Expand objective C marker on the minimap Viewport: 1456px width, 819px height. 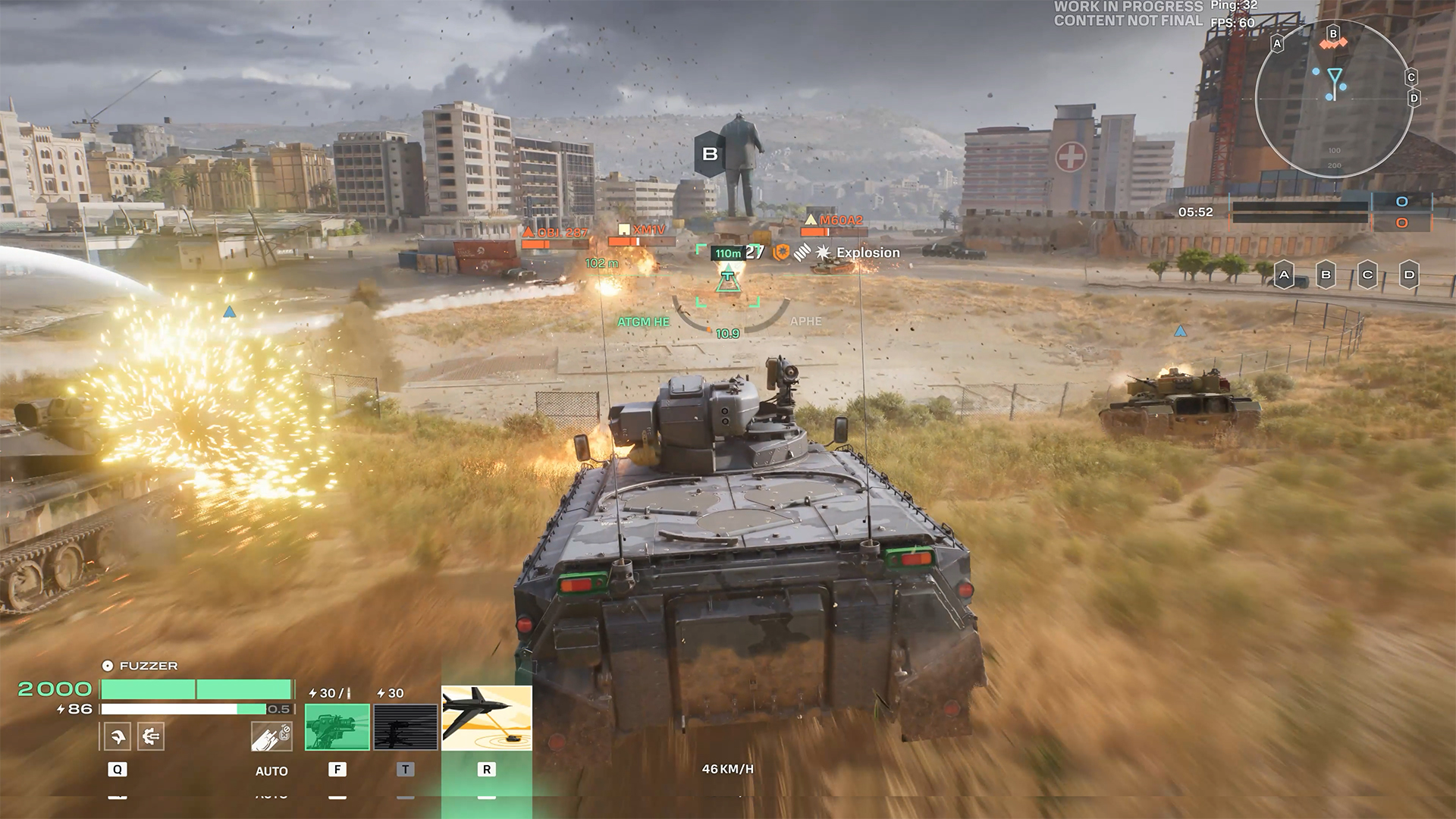[1410, 77]
